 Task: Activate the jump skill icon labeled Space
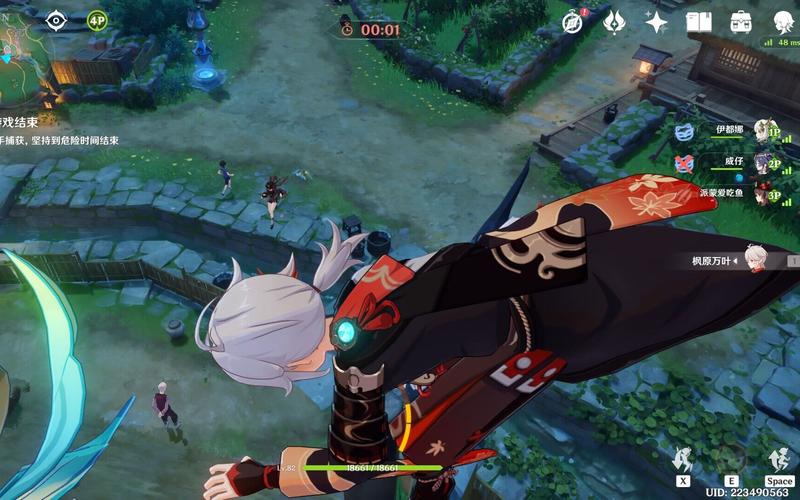point(779,460)
